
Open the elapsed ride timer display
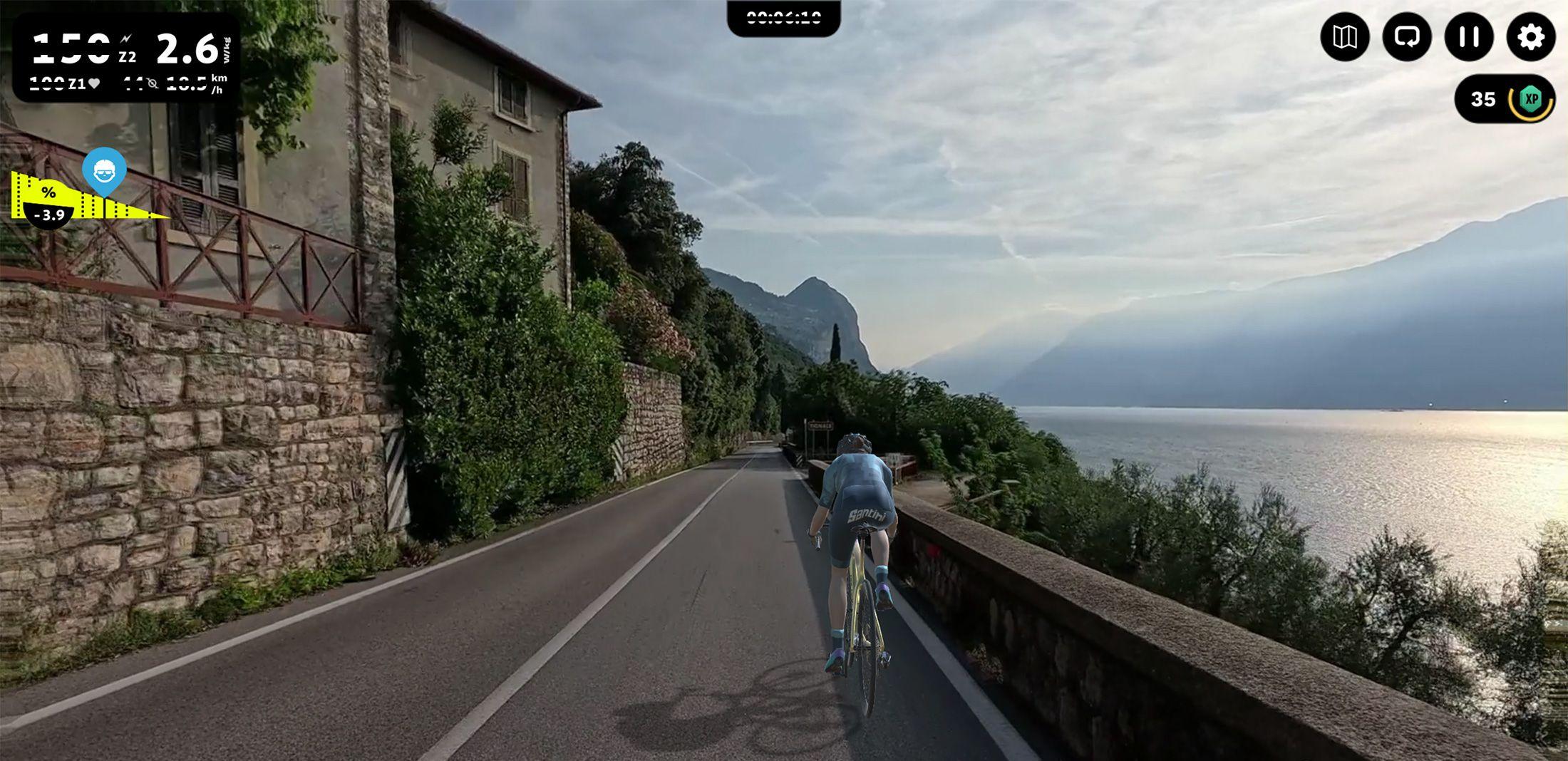(784, 19)
